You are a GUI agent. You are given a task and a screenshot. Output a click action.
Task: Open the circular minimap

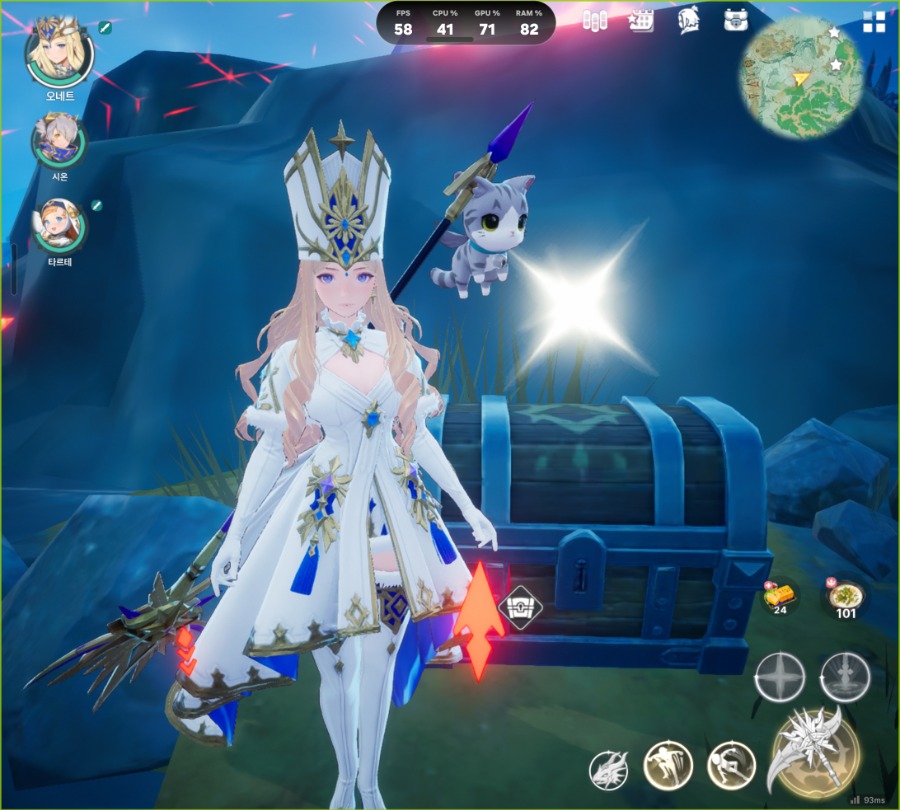[800, 78]
